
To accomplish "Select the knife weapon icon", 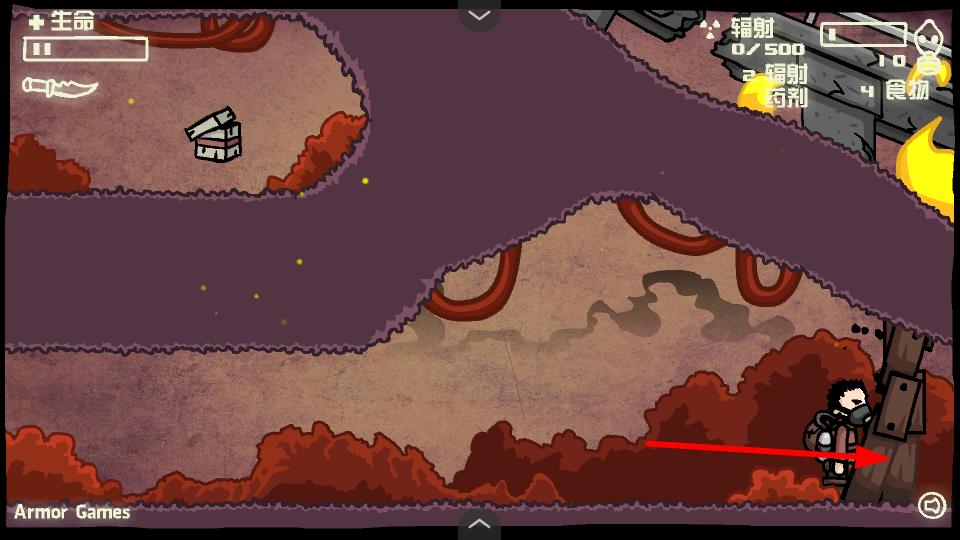I will [x=60, y=87].
